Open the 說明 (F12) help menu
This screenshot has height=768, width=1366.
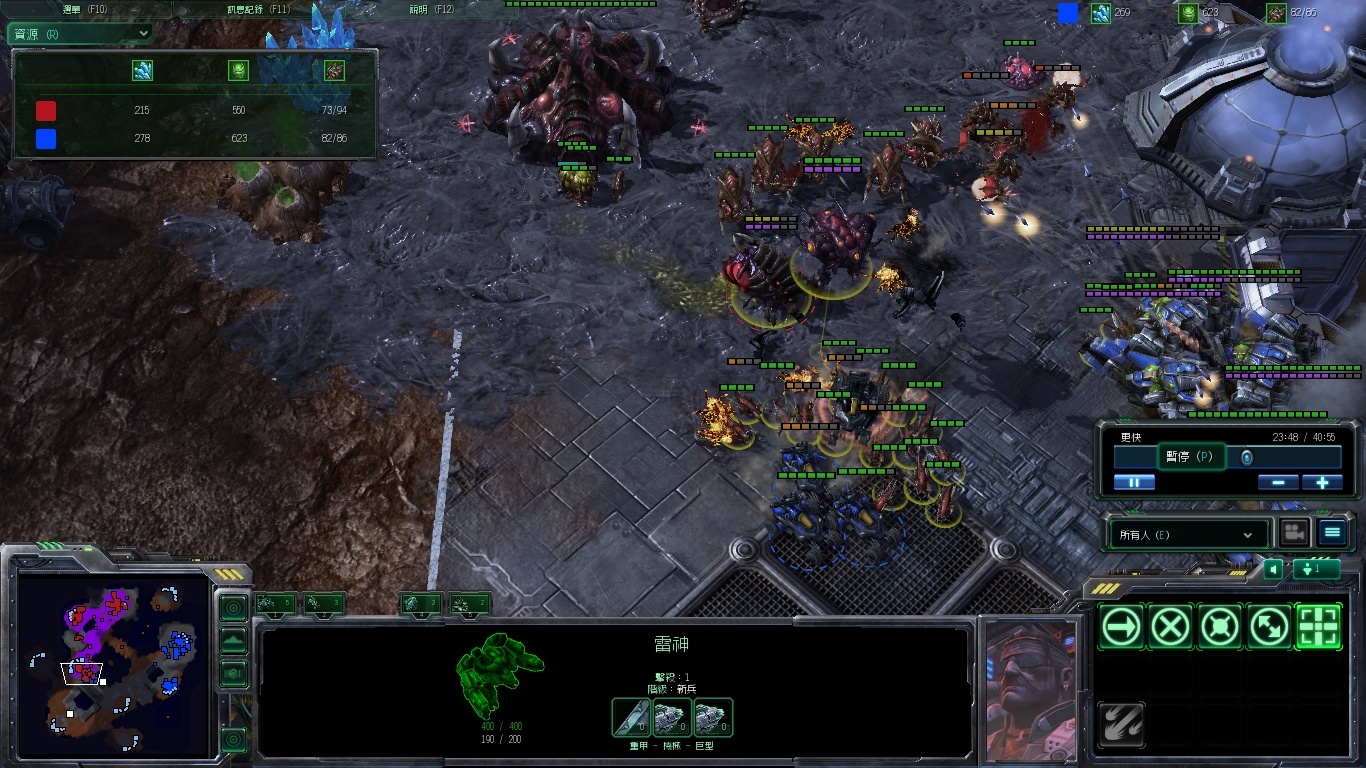point(431,9)
